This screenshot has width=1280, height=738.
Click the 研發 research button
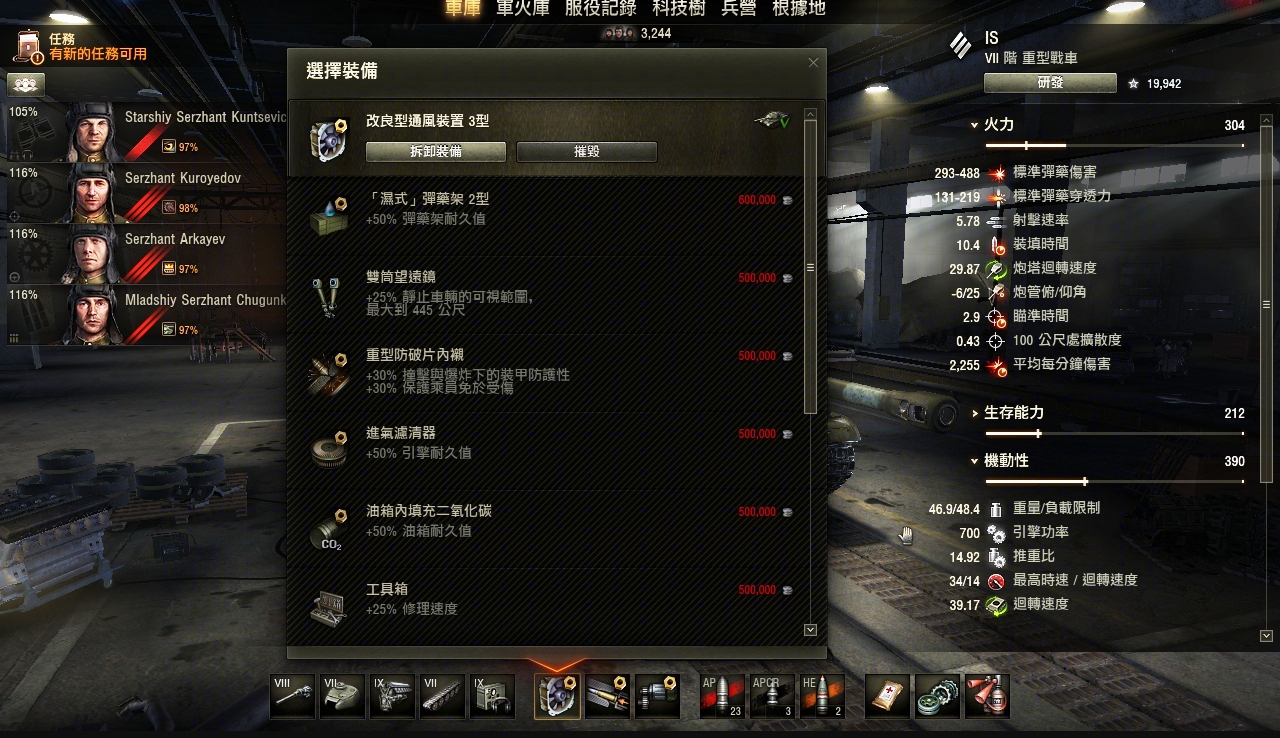click(x=1050, y=83)
